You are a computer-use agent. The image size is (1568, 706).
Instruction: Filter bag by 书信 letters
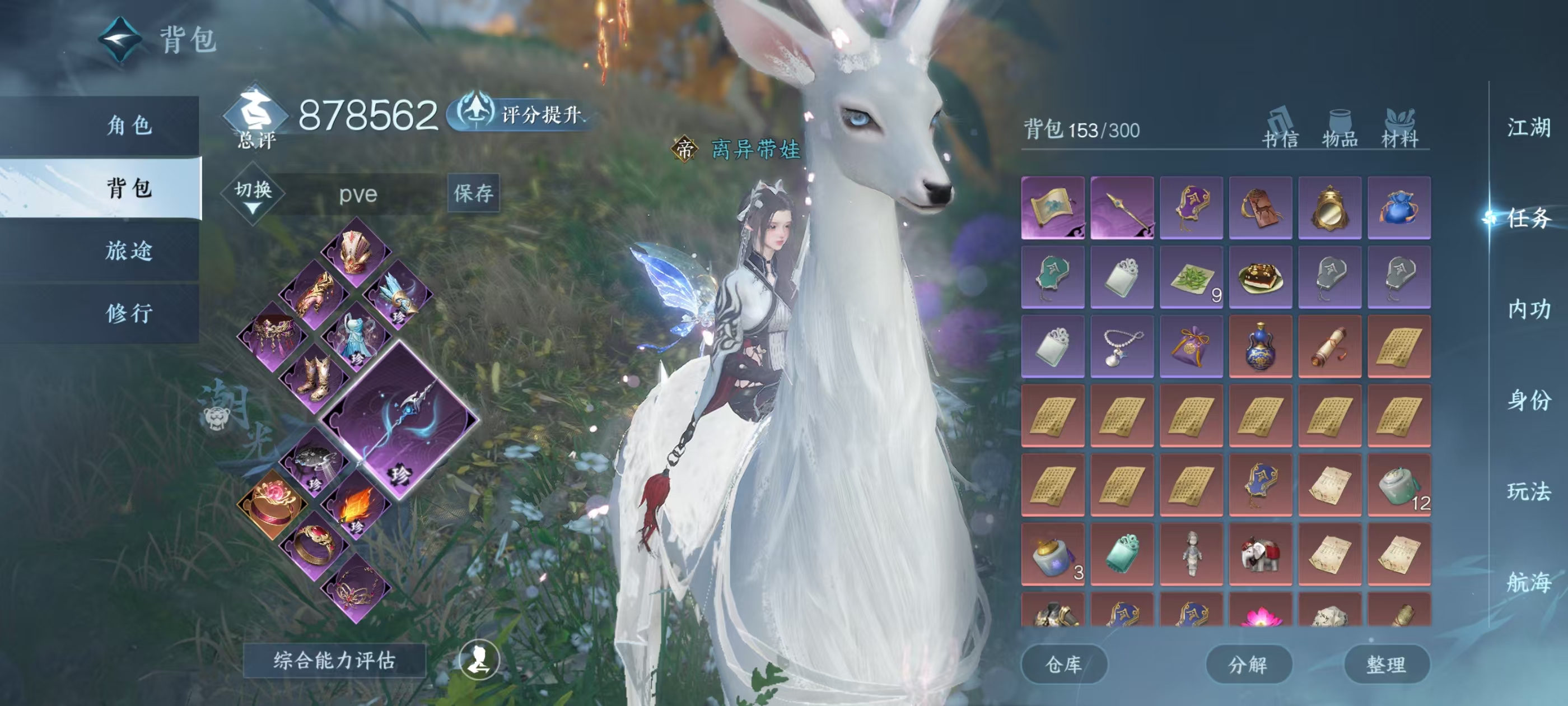[x=1280, y=129]
